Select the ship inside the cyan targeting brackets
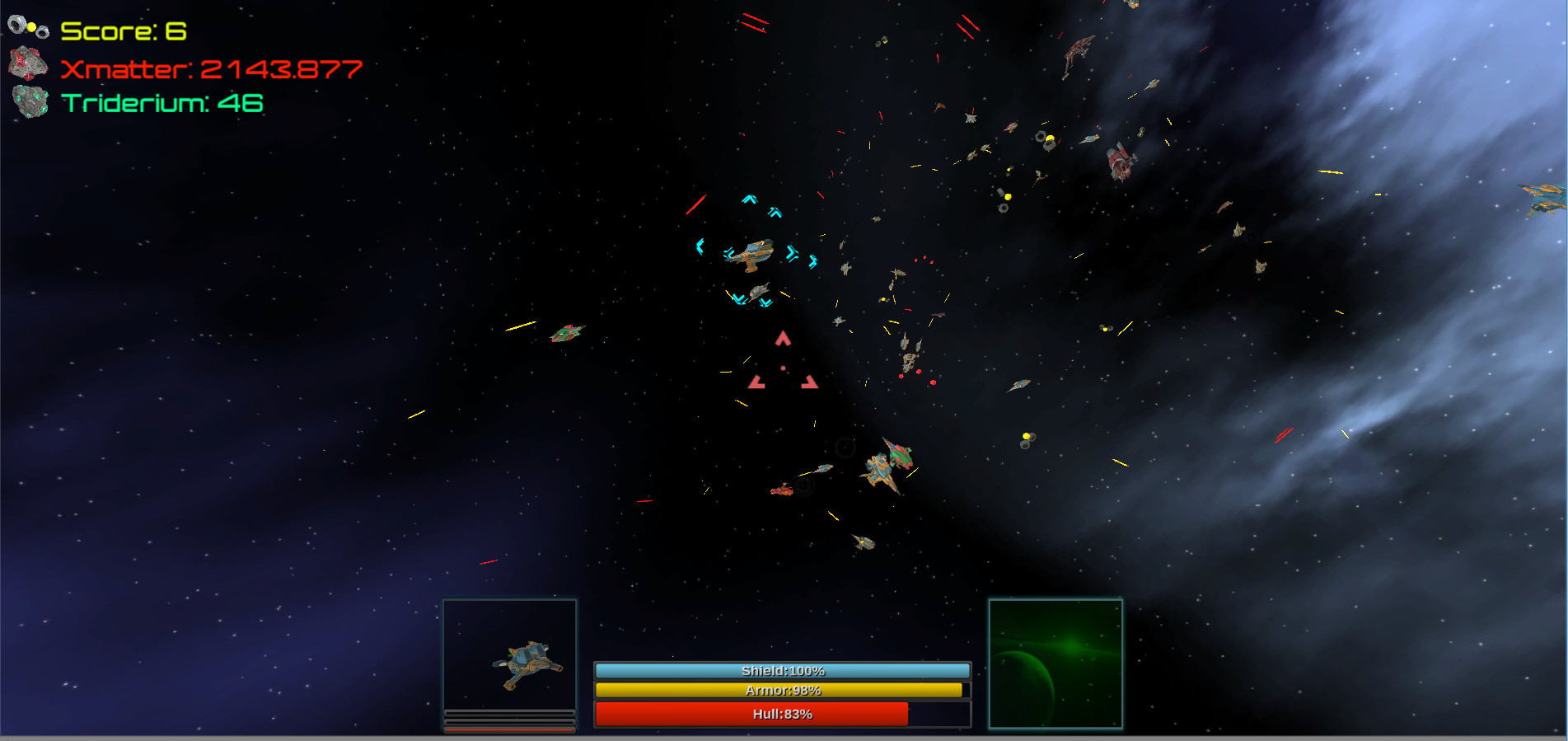Image resolution: width=1568 pixels, height=741 pixels. click(754, 255)
